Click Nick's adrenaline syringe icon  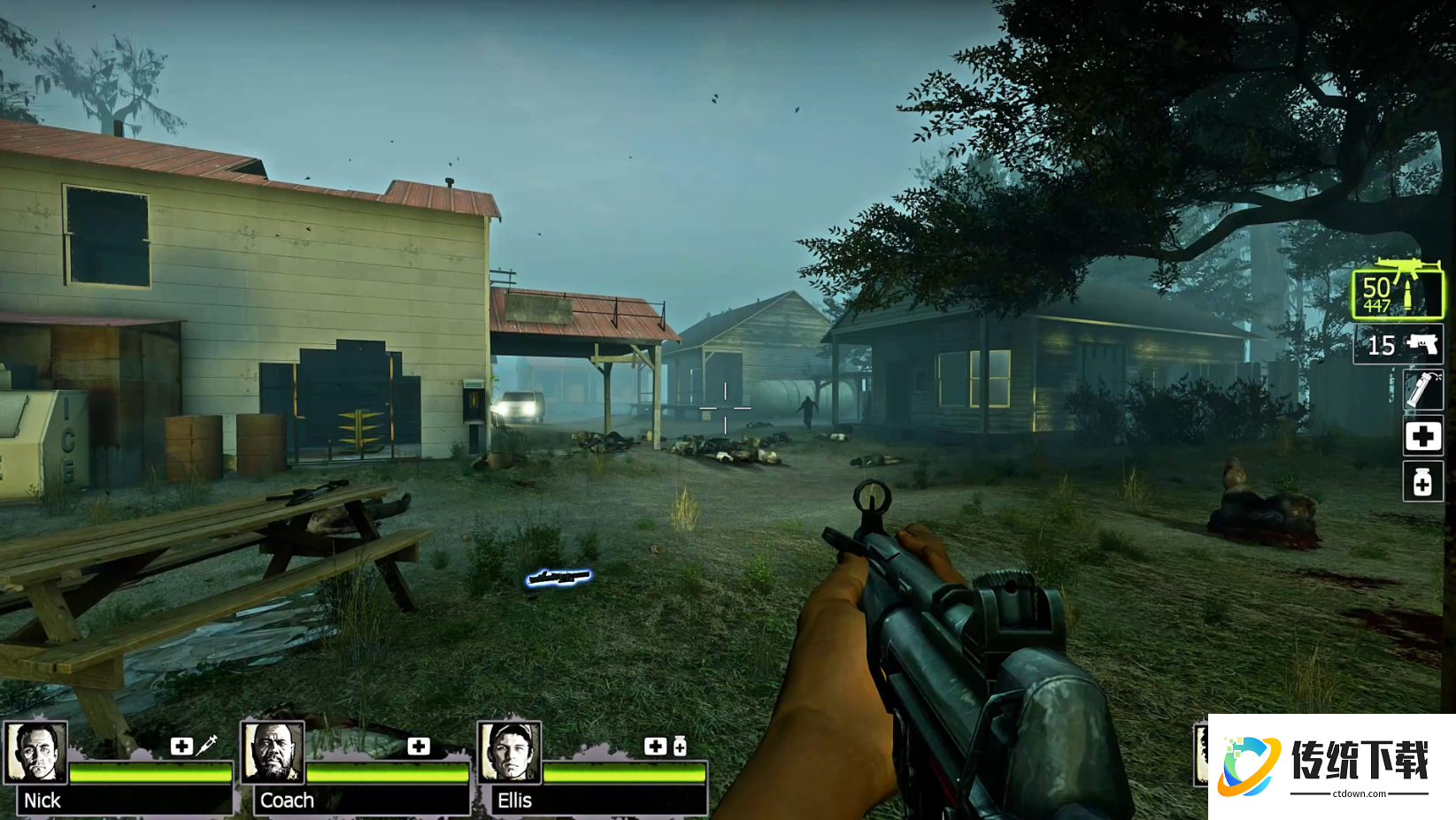[x=206, y=746]
